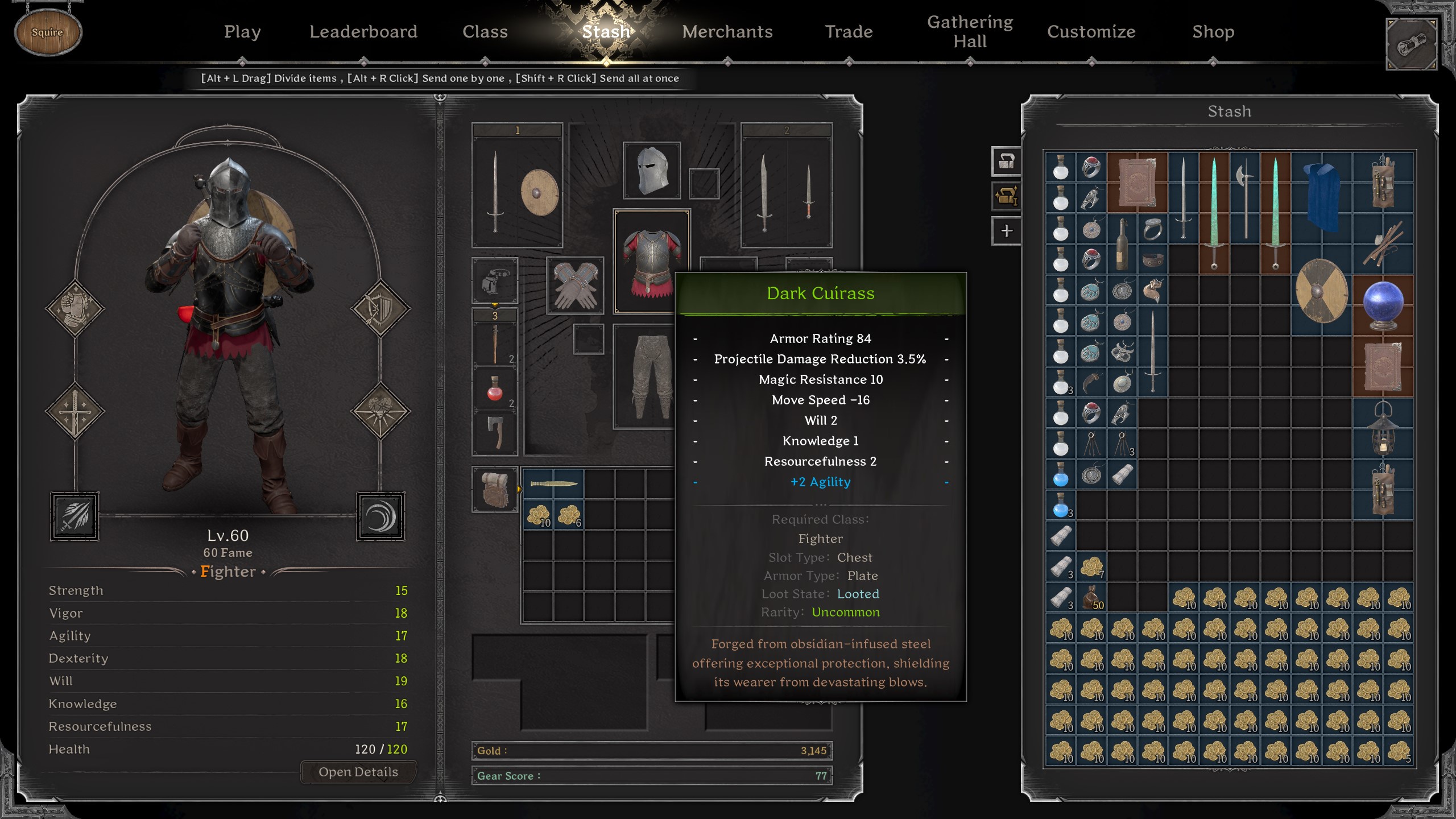Select the blue cloak in the stash

pyautogui.click(x=1322, y=197)
